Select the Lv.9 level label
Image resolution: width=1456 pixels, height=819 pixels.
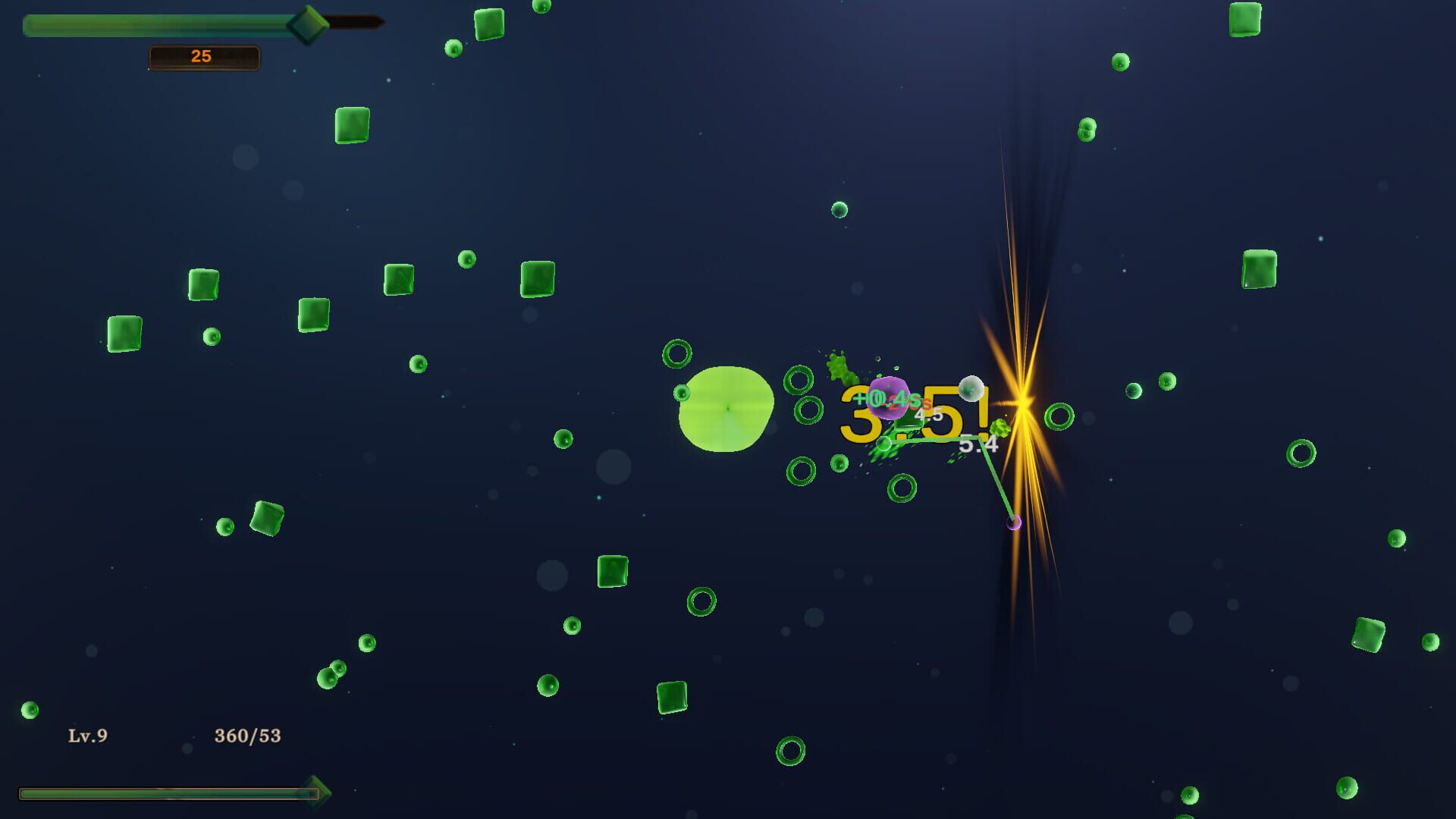point(87,734)
